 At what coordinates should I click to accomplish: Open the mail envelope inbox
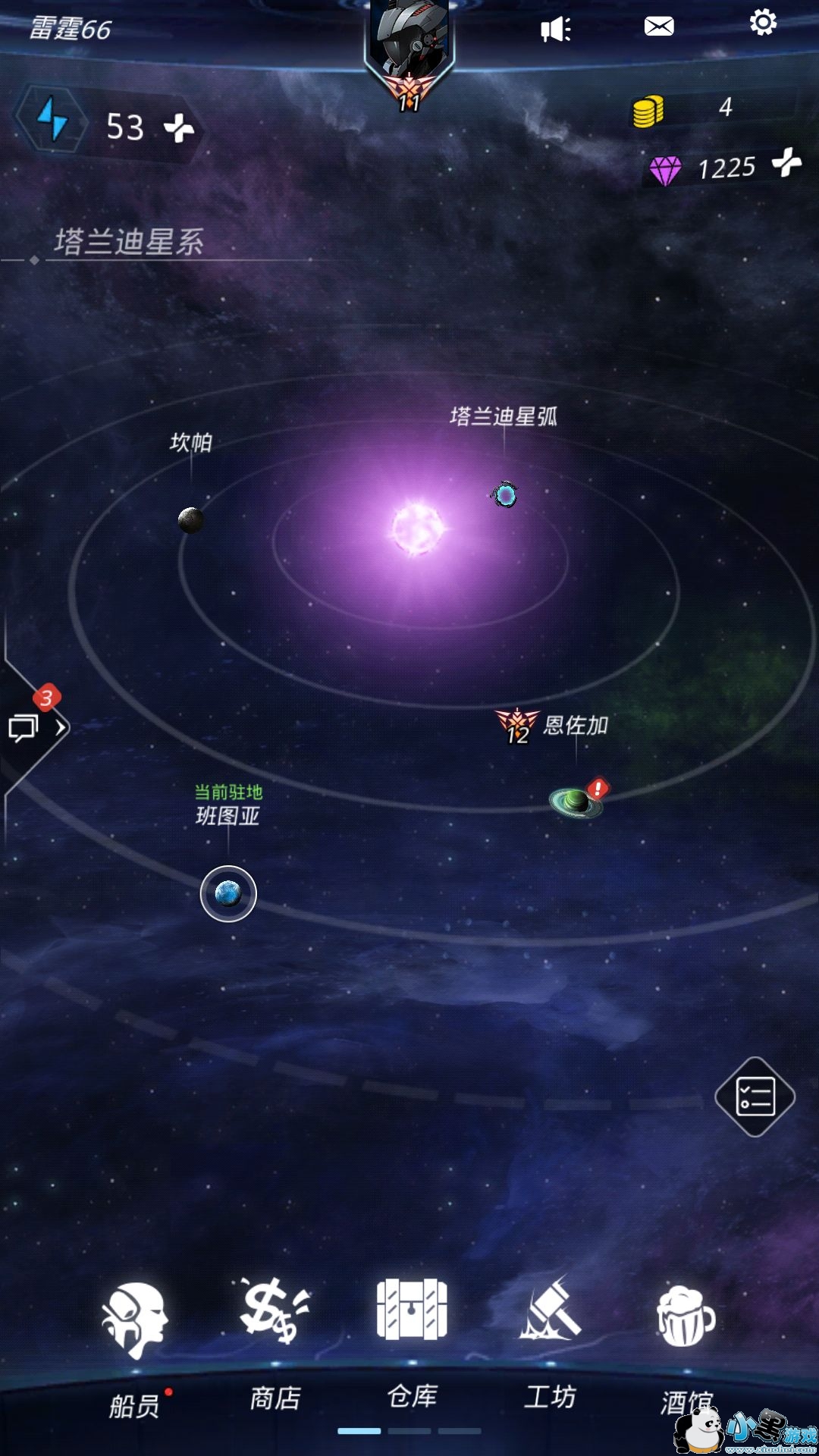658,27
